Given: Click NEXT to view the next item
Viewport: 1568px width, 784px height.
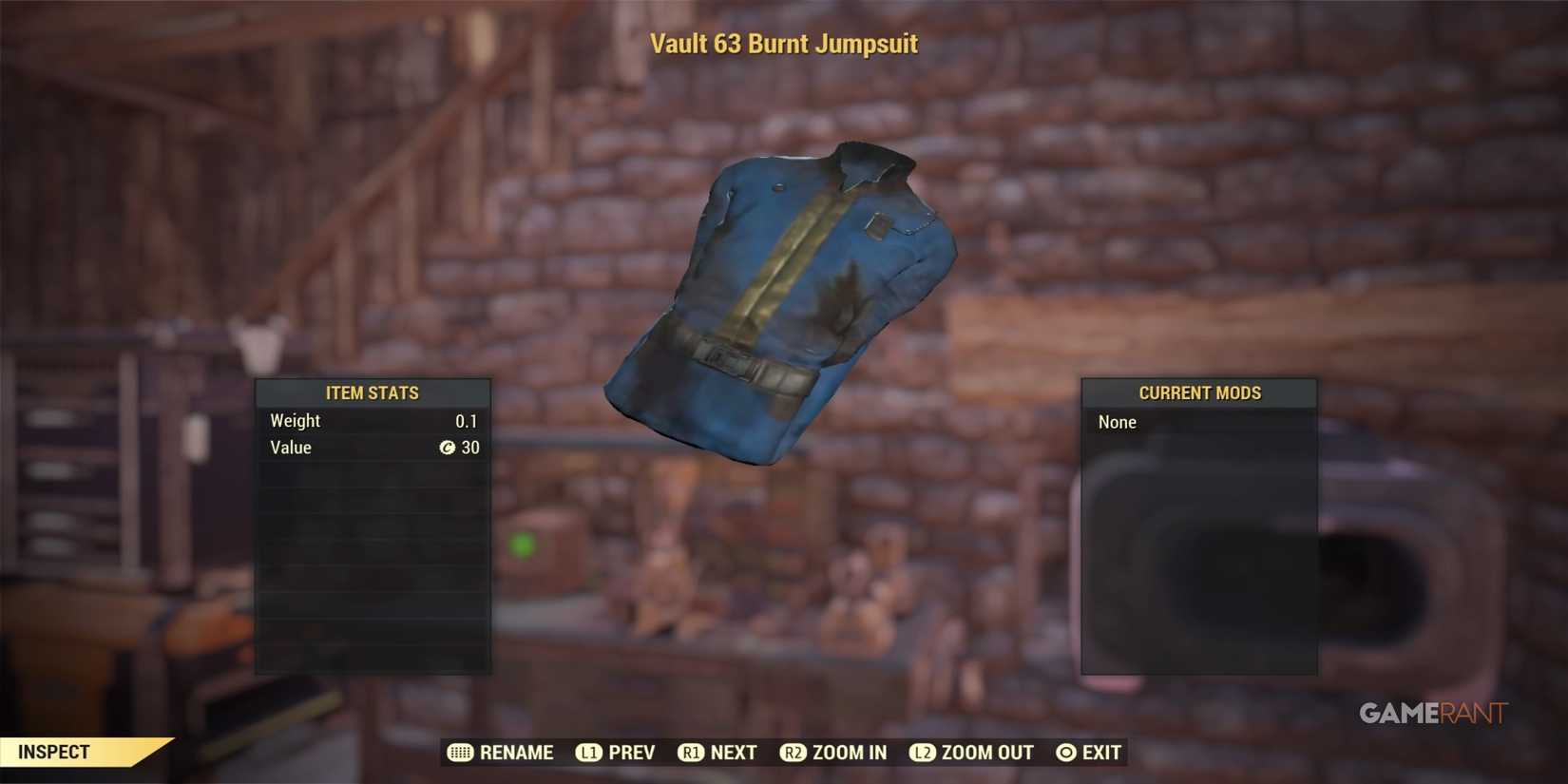Looking at the screenshot, I should tap(733, 753).
